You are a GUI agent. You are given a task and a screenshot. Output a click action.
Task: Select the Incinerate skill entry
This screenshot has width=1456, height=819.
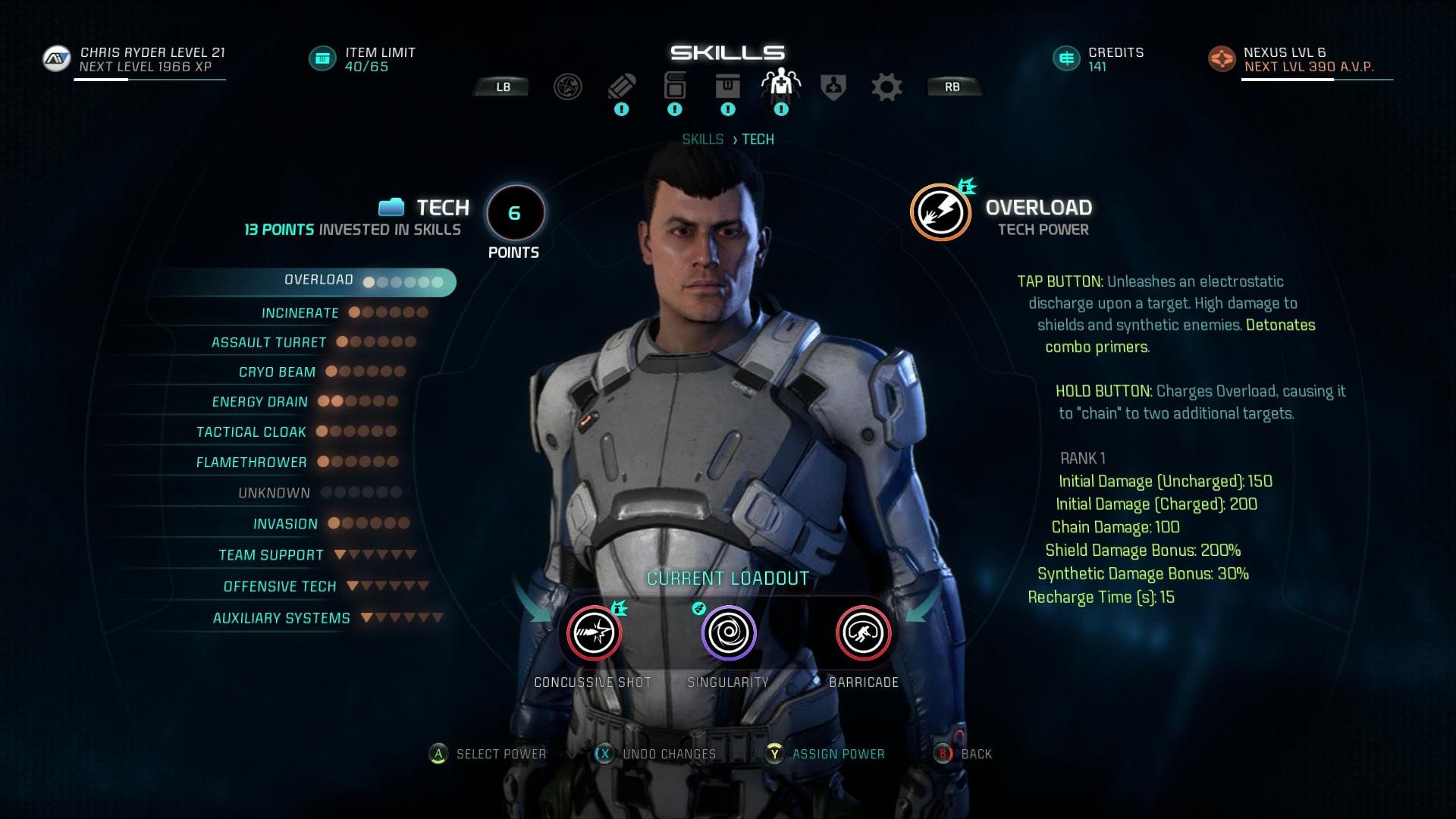[300, 312]
